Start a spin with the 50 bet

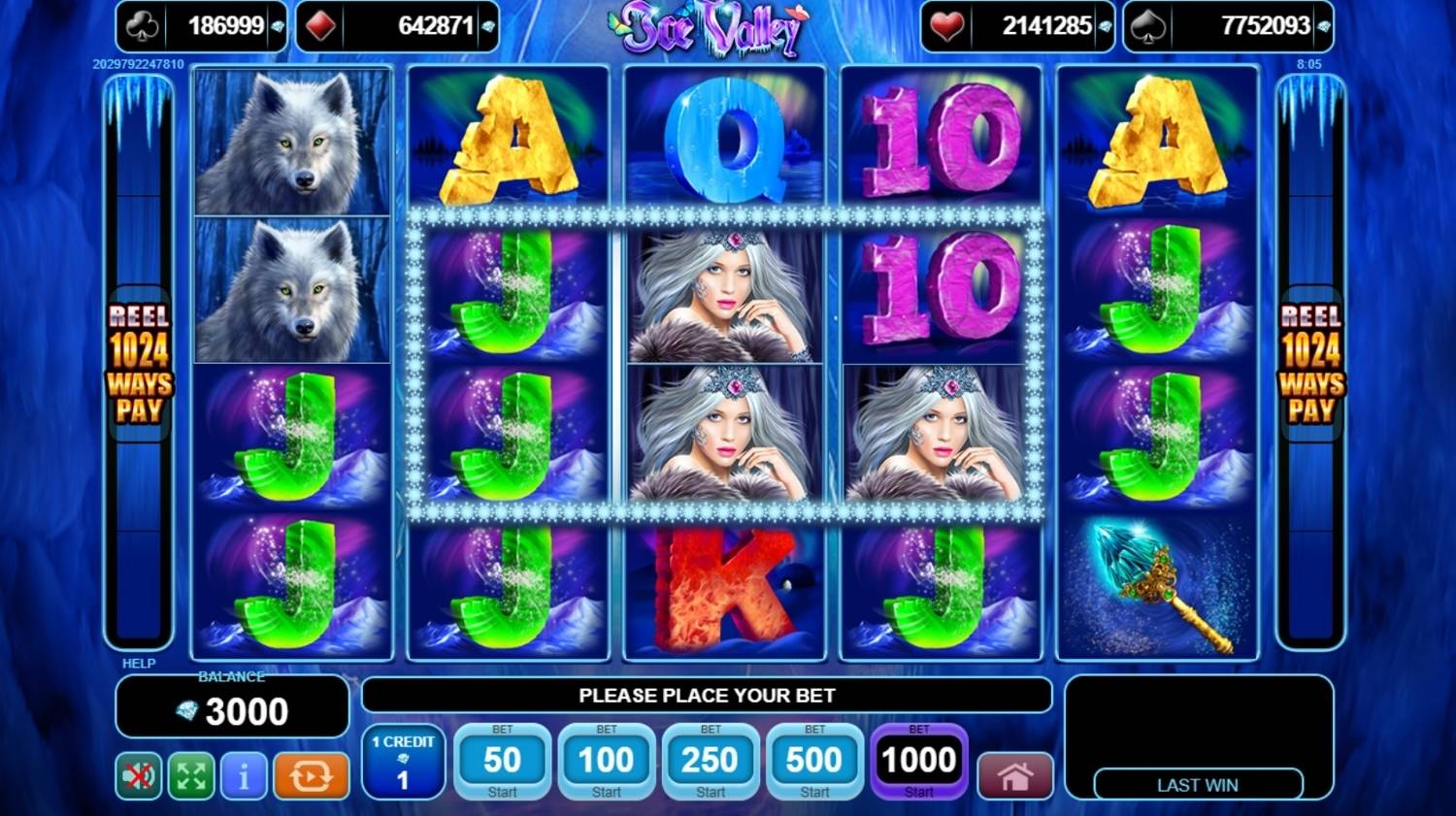pos(502,762)
